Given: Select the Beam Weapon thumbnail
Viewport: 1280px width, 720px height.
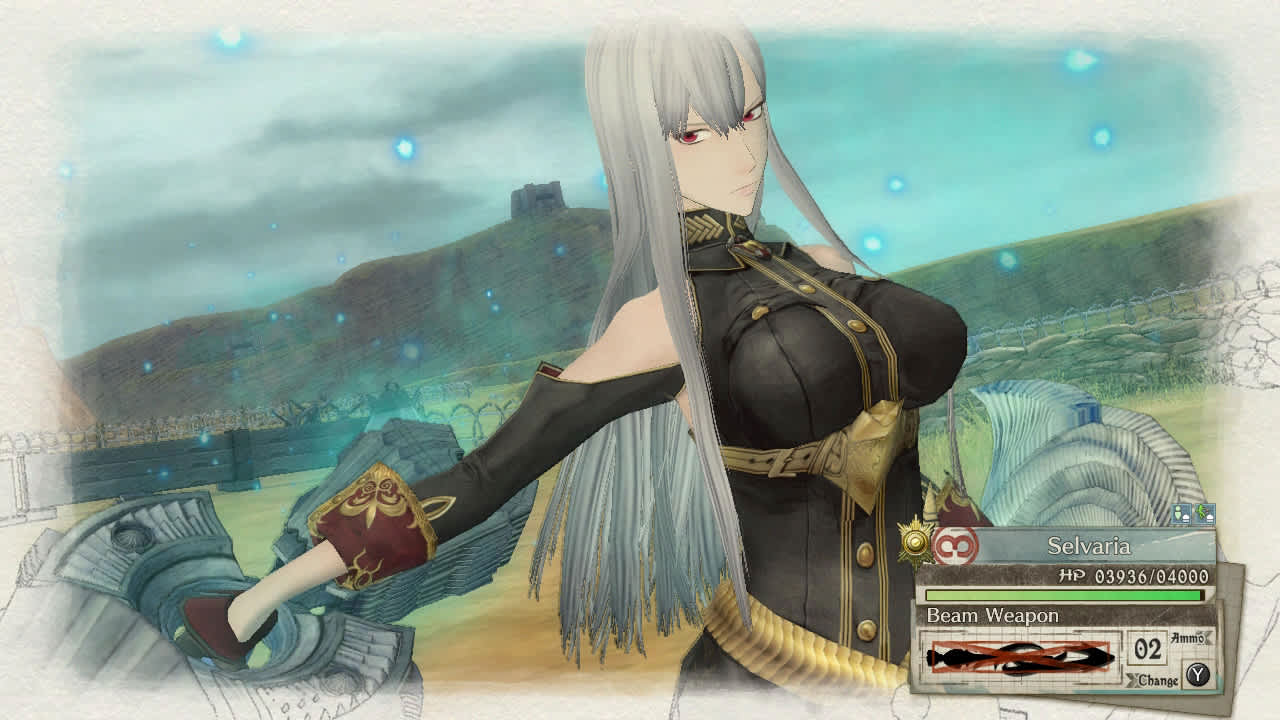Looking at the screenshot, I should point(1020,656).
